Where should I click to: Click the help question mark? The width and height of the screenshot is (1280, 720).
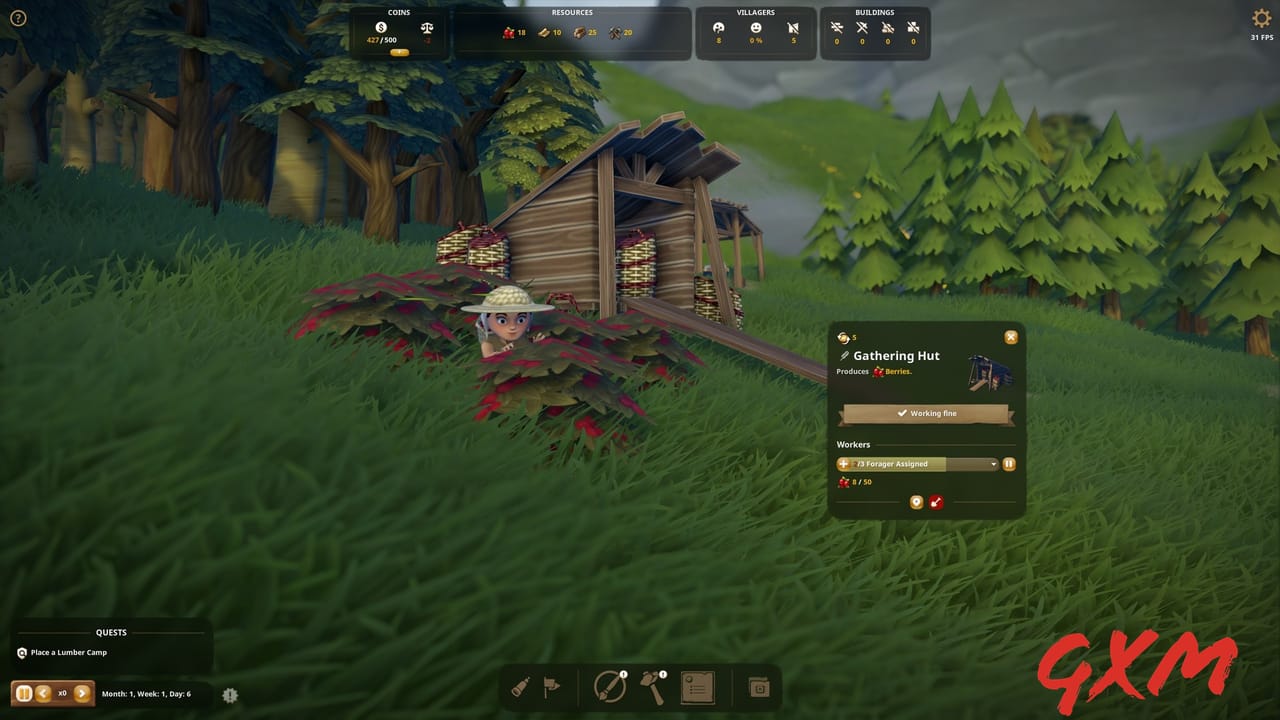pyautogui.click(x=18, y=18)
